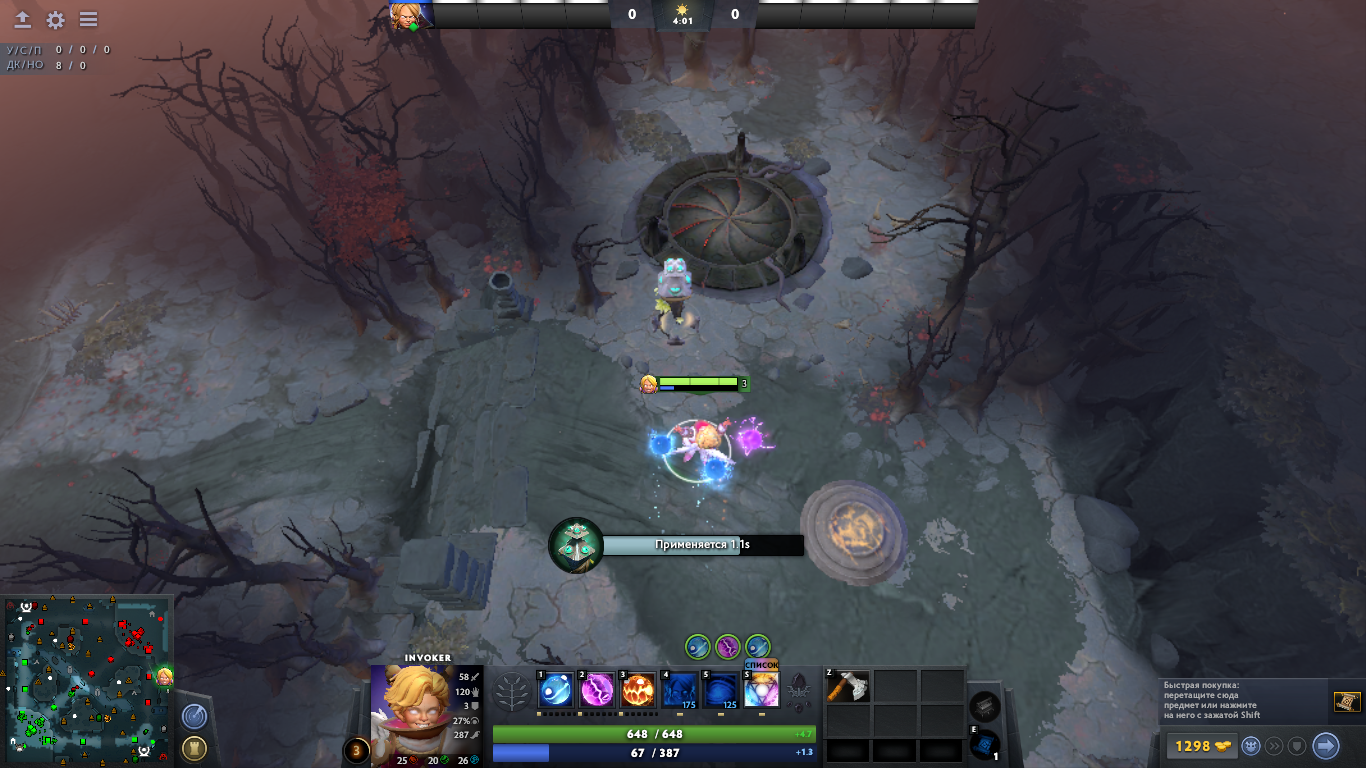Open the main hamburger menu
The width and height of the screenshot is (1366, 768).
point(88,20)
